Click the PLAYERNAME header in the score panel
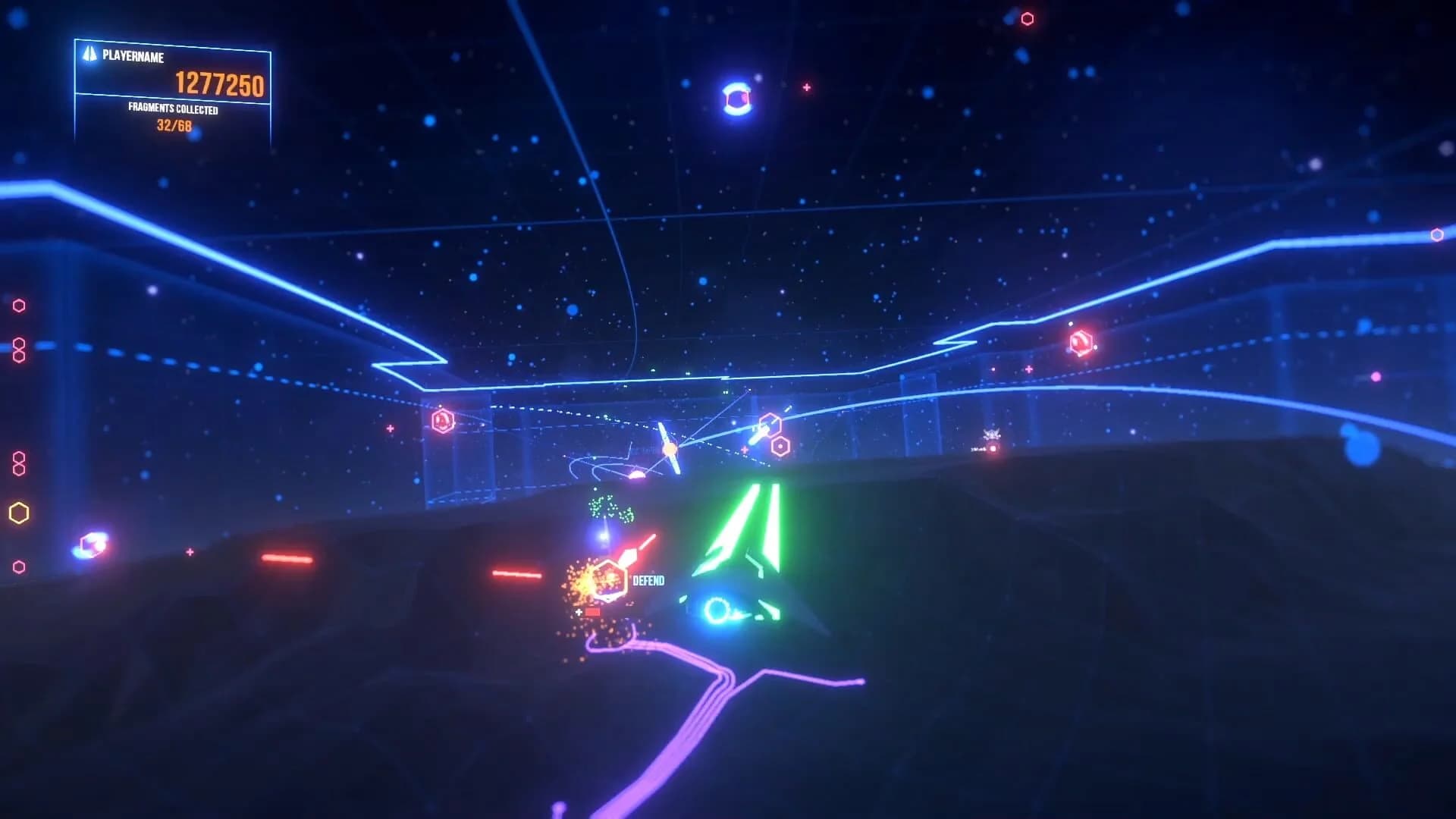This screenshot has width=1456, height=819. click(x=133, y=55)
